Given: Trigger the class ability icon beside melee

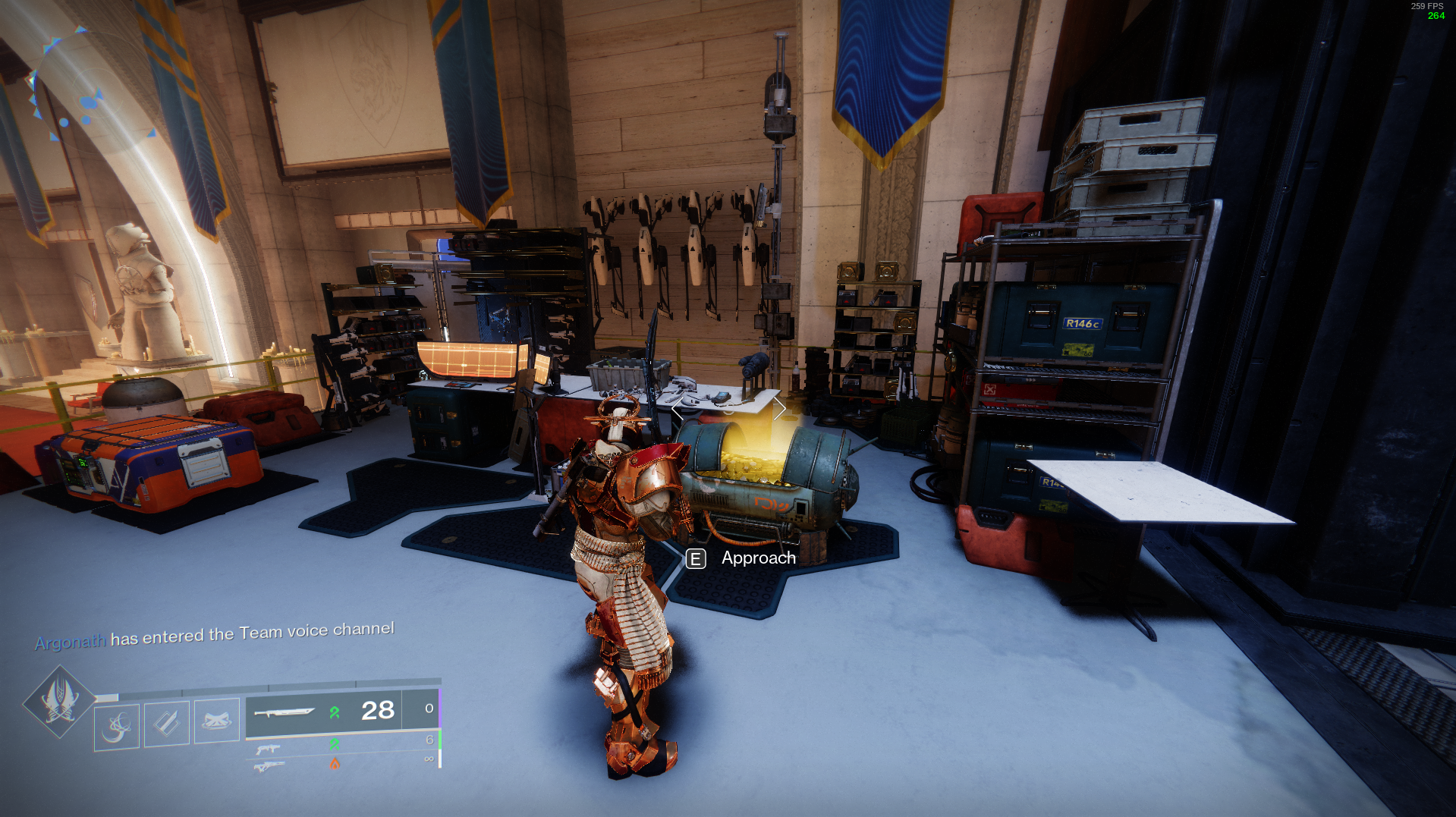Looking at the screenshot, I should [217, 721].
